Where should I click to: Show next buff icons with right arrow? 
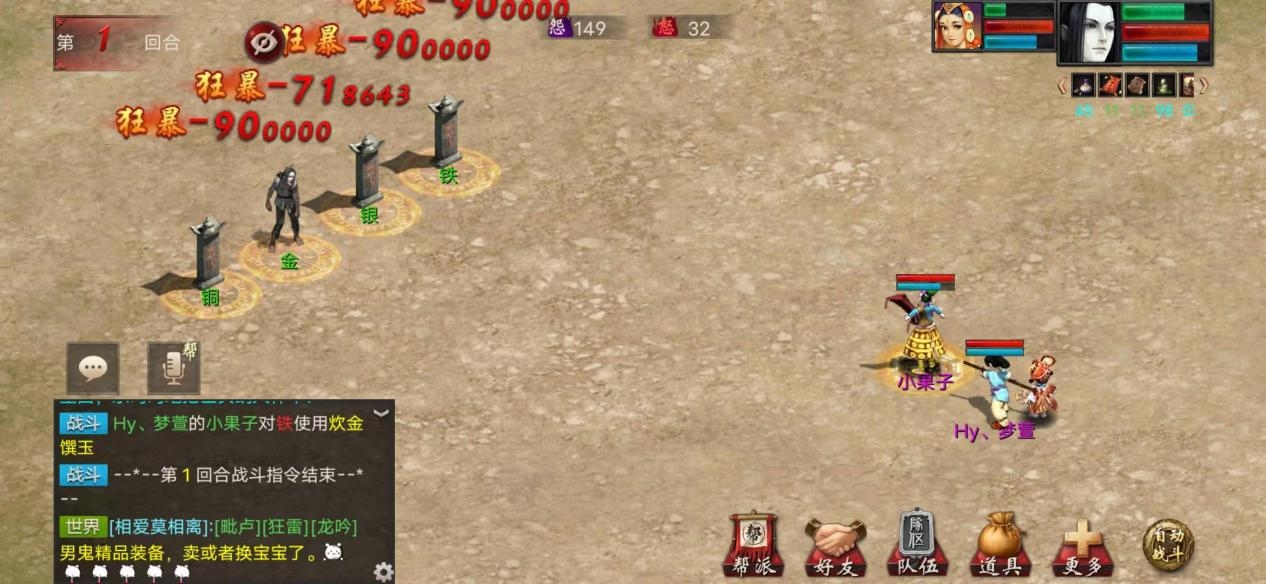pos(1204,86)
